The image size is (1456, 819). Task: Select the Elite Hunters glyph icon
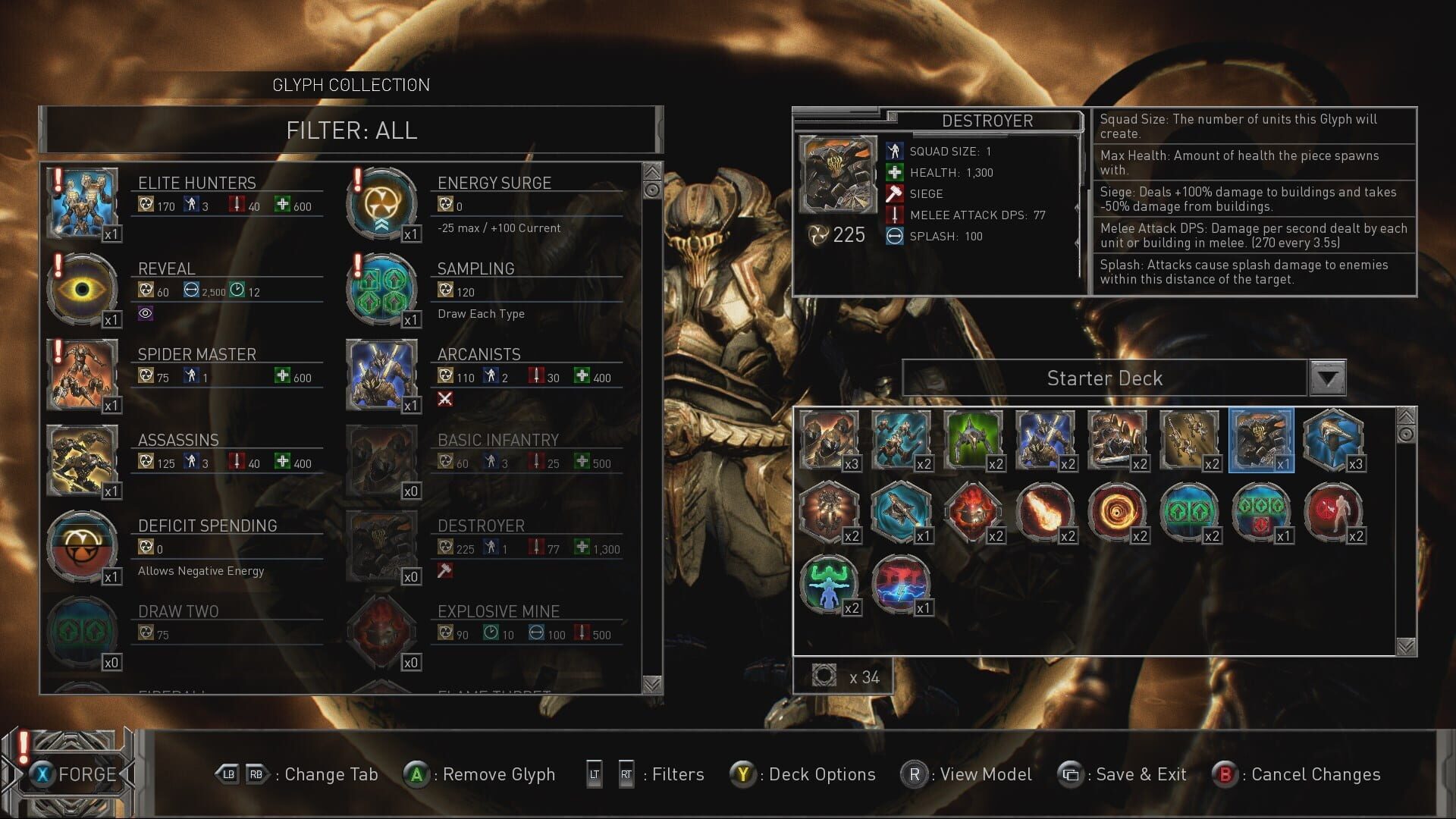point(83,202)
